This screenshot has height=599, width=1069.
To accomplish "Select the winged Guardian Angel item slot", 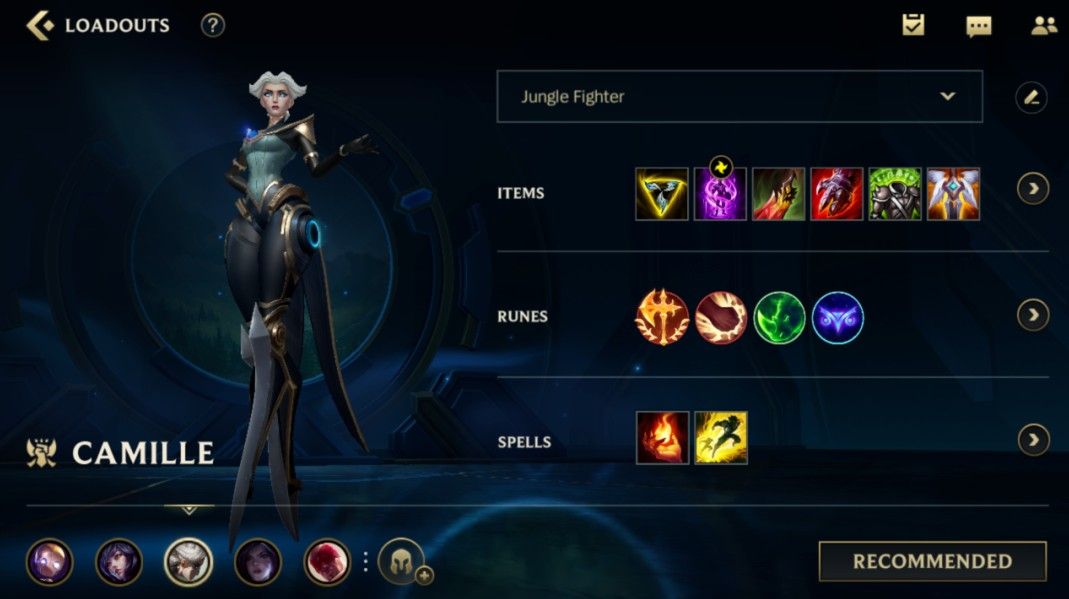I will [953, 194].
